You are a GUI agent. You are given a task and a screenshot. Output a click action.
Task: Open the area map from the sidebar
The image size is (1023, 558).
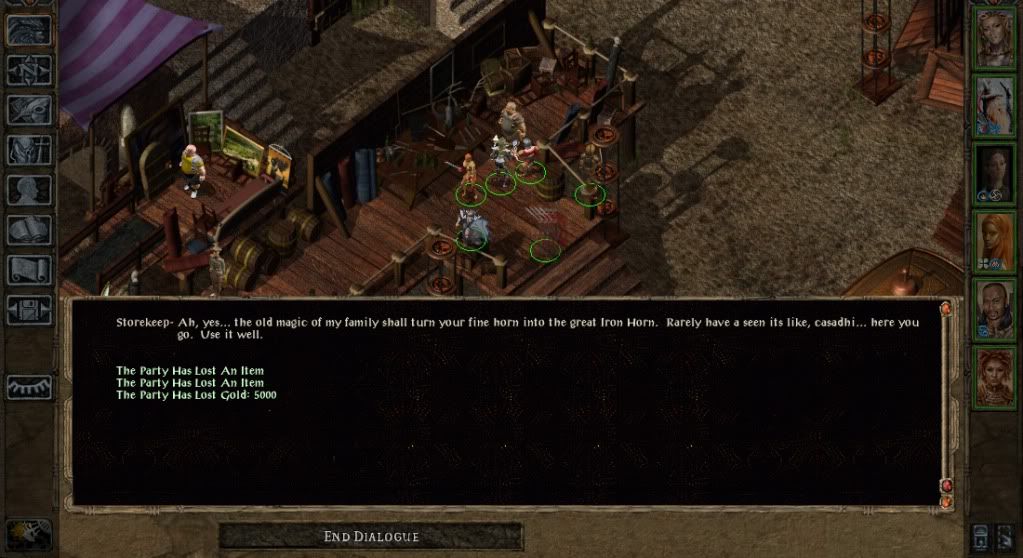click(x=30, y=70)
